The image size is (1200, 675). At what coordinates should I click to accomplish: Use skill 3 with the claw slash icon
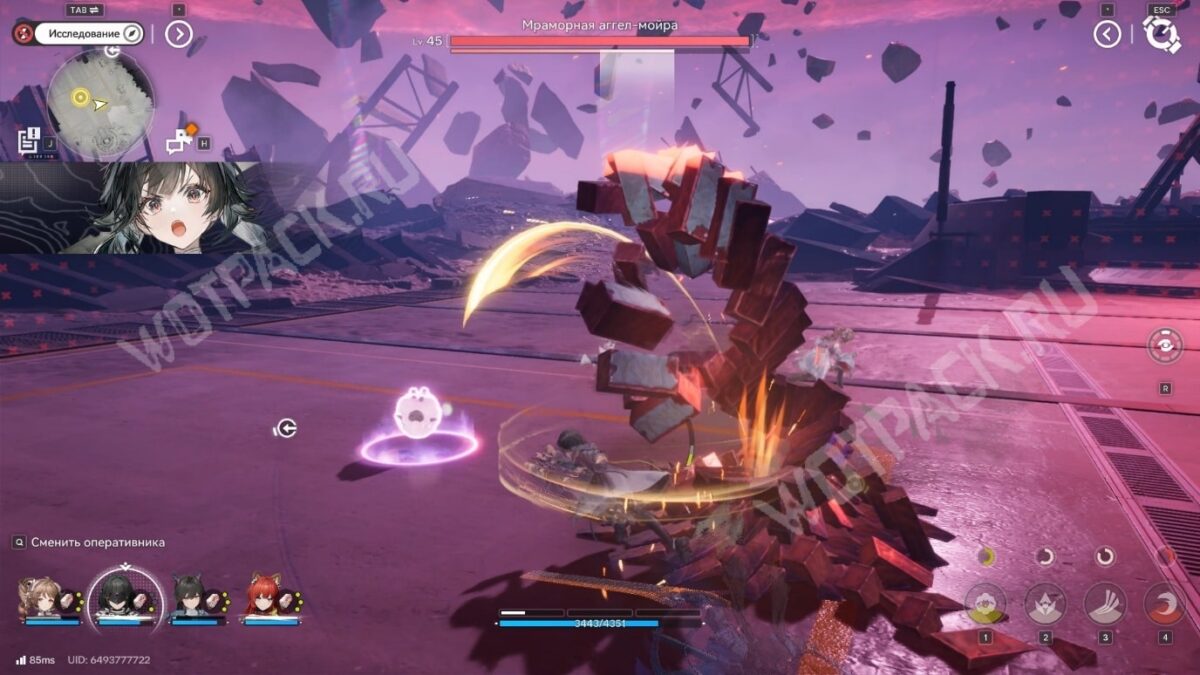point(1105,603)
